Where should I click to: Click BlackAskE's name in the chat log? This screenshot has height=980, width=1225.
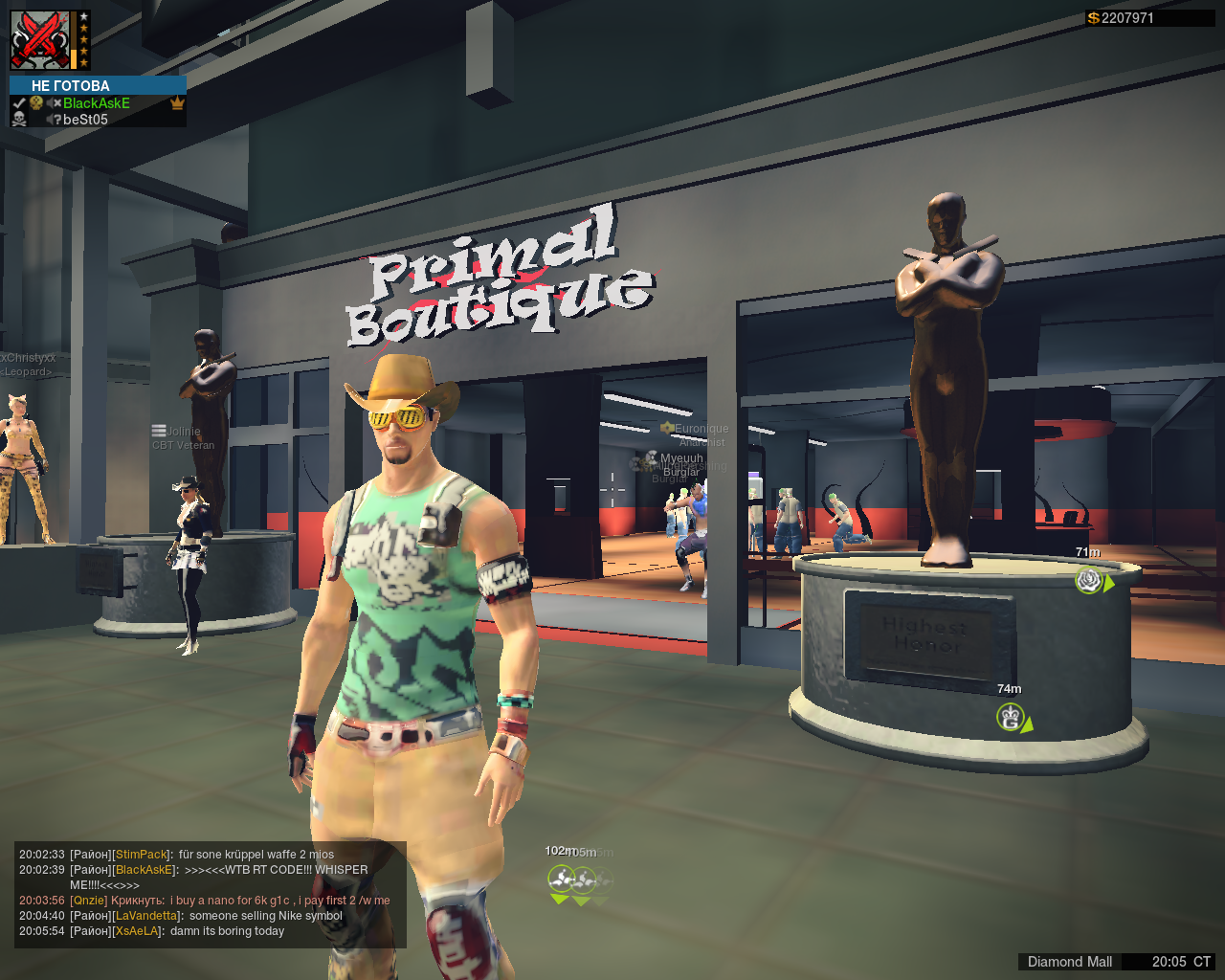click(x=145, y=870)
